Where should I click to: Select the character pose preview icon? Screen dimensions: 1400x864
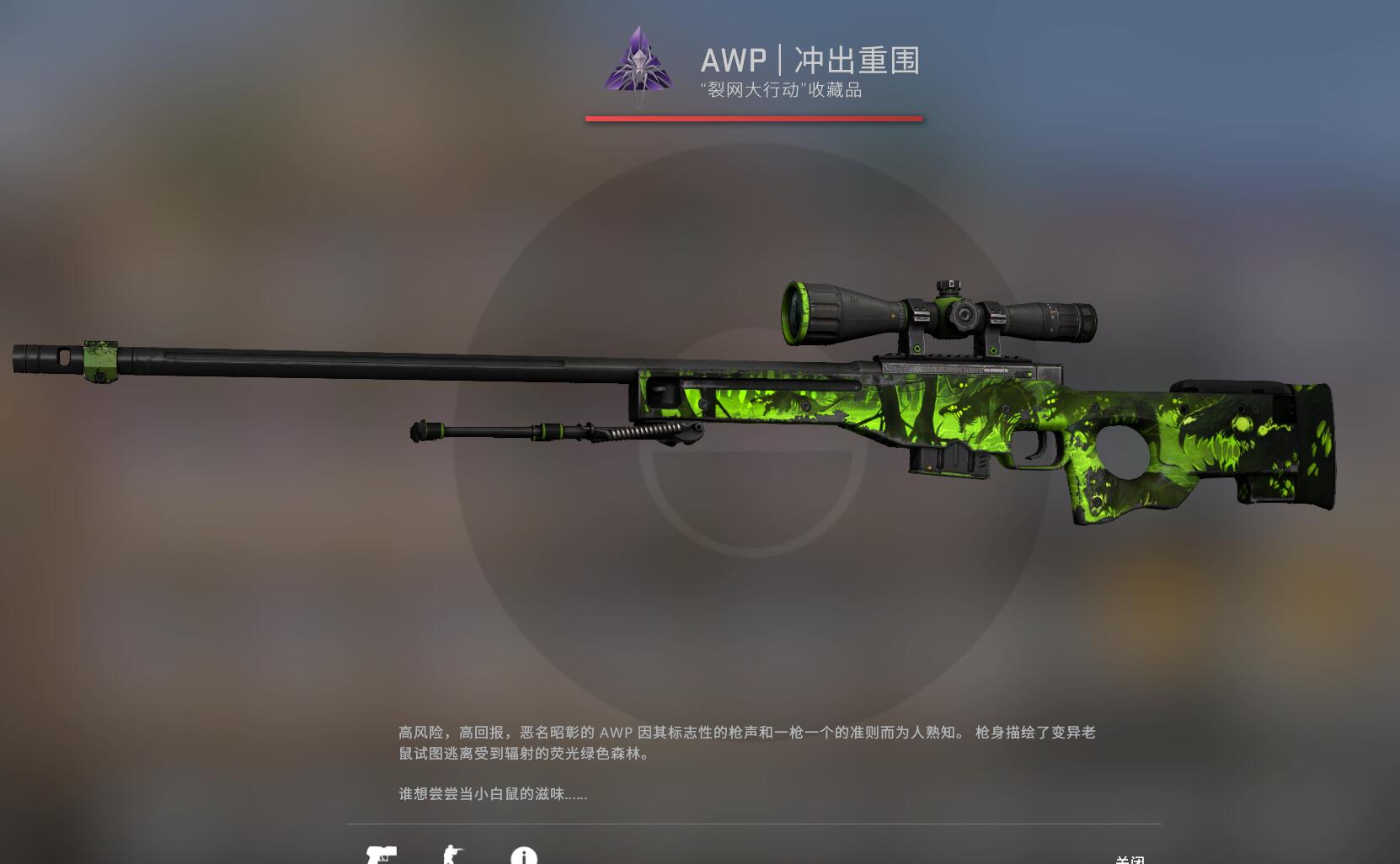(x=455, y=855)
